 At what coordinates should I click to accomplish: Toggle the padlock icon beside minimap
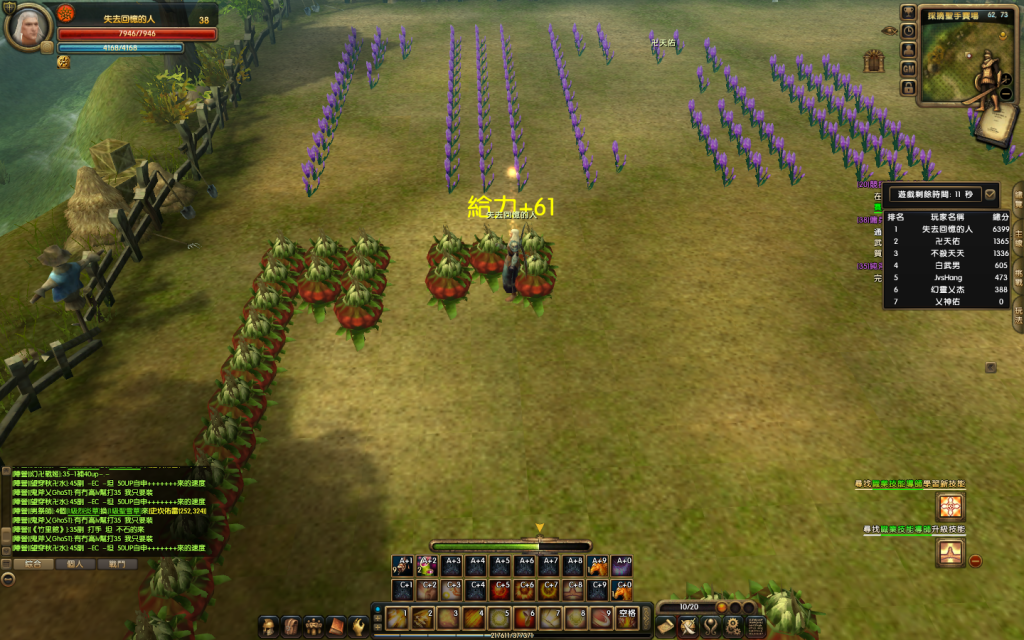(908, 87)
